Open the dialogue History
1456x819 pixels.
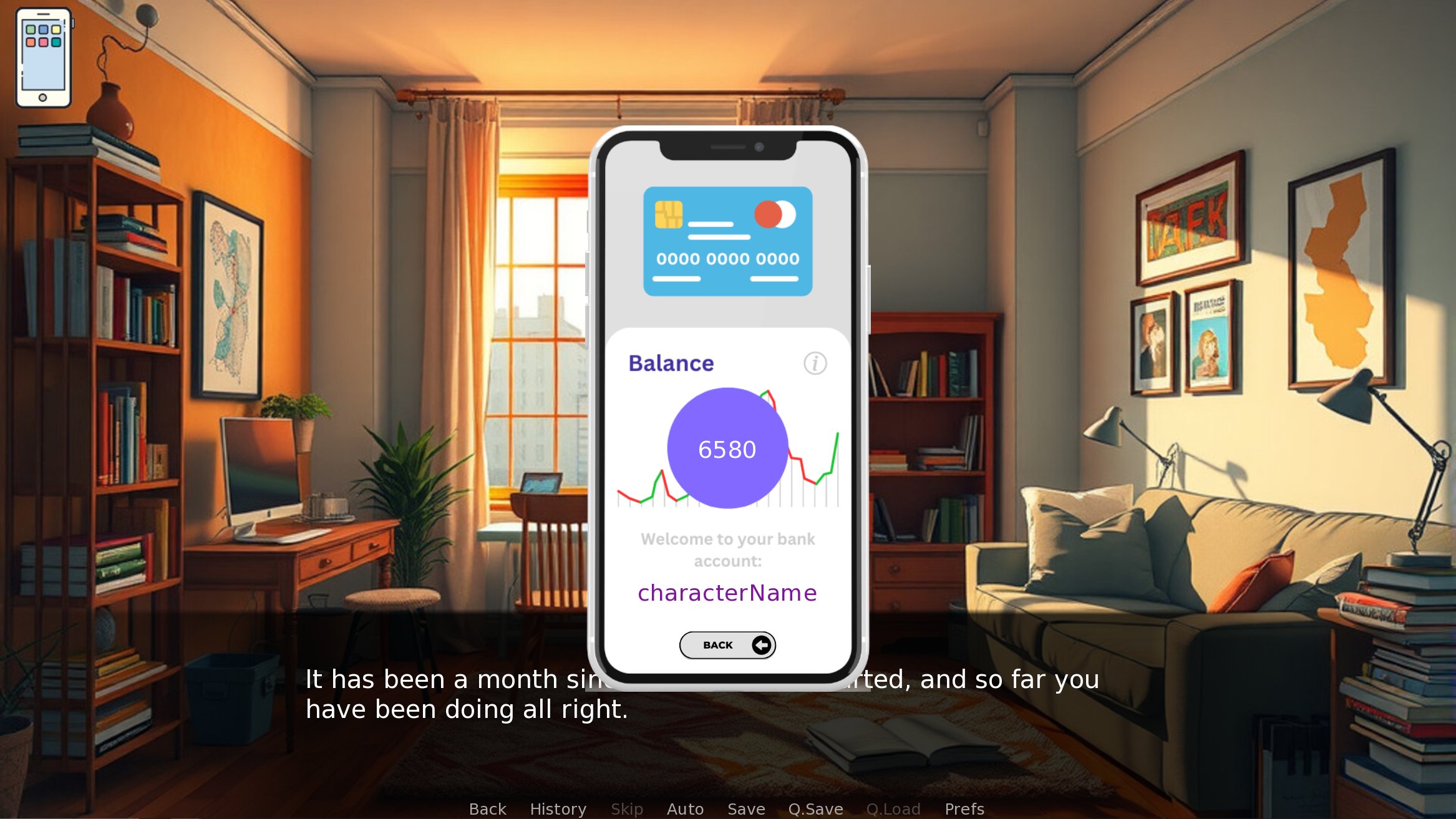click(558, 809)
